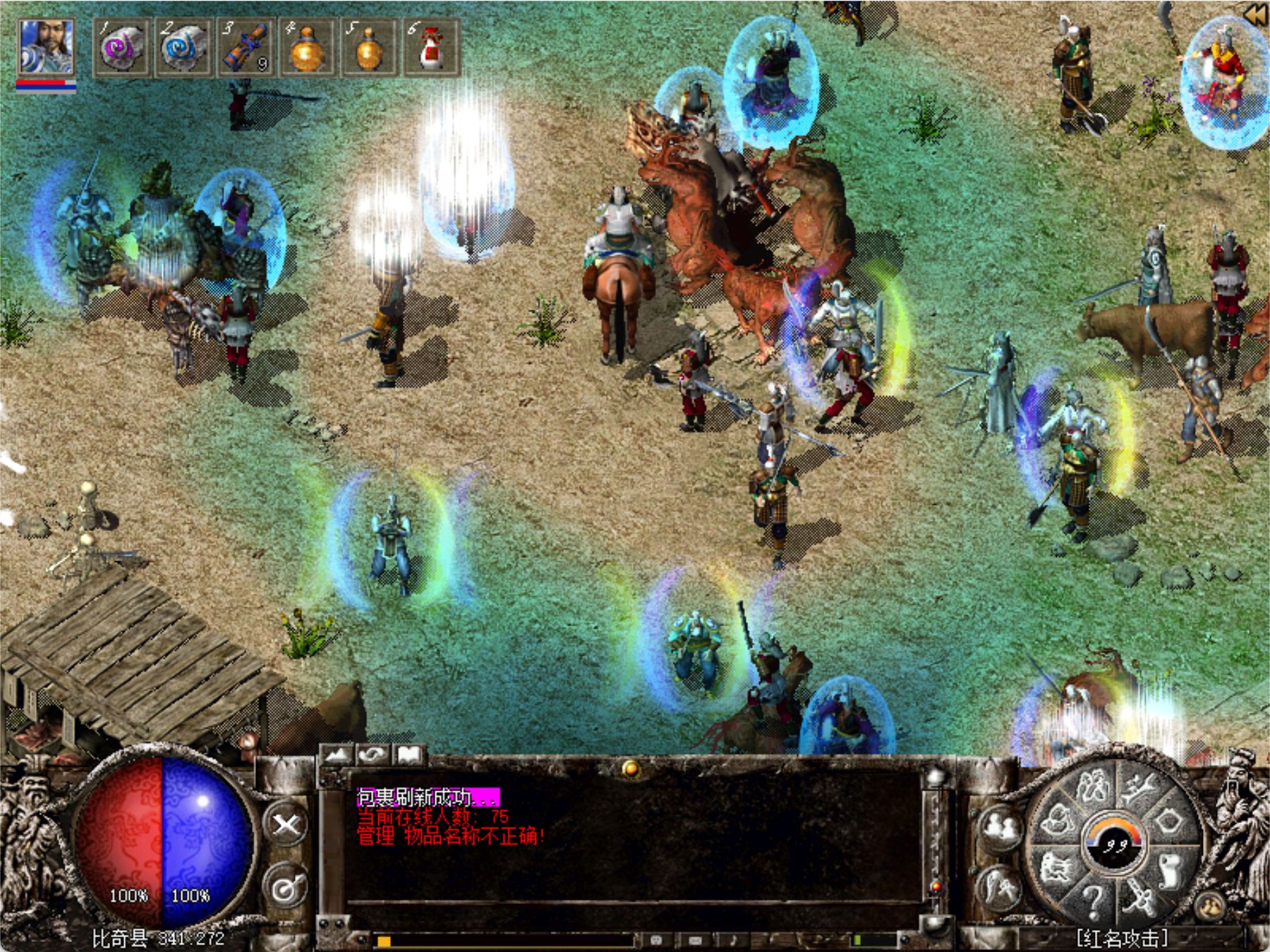
Task: Use the red and white potion in slot 6
Action: [x=430, y=48]
